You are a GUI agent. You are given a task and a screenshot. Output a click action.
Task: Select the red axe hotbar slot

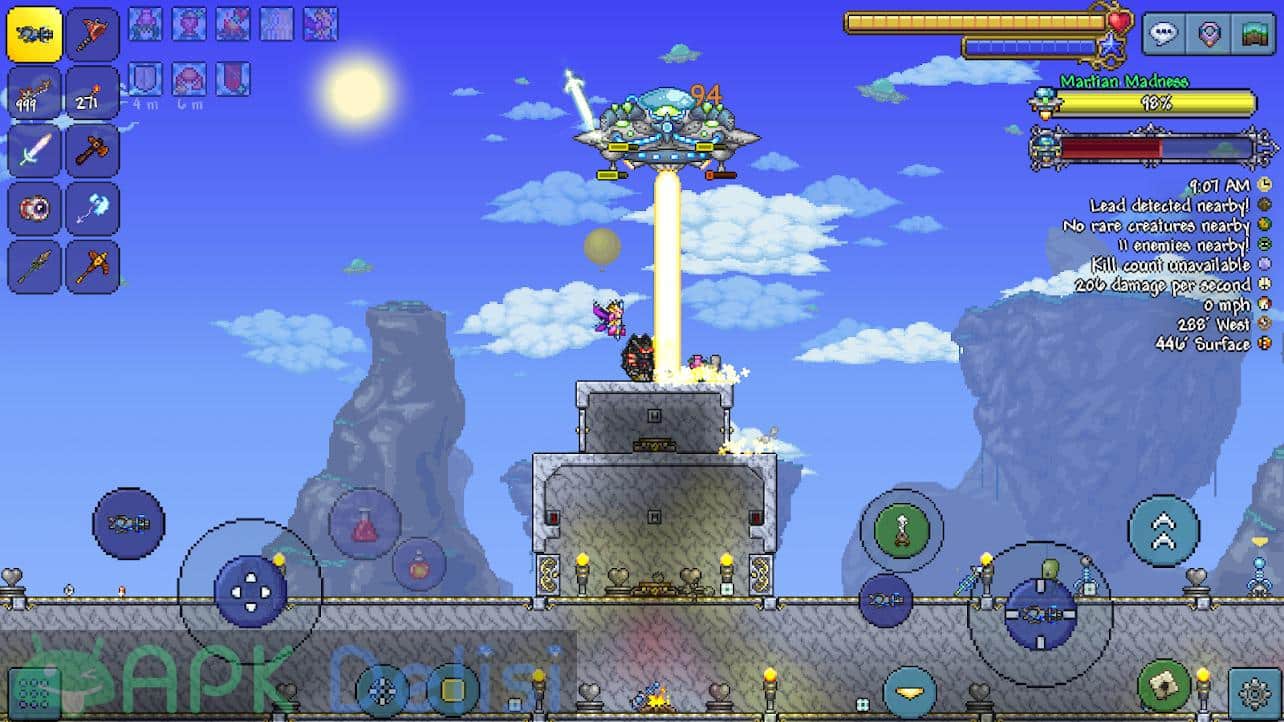(x=93, y=35)
